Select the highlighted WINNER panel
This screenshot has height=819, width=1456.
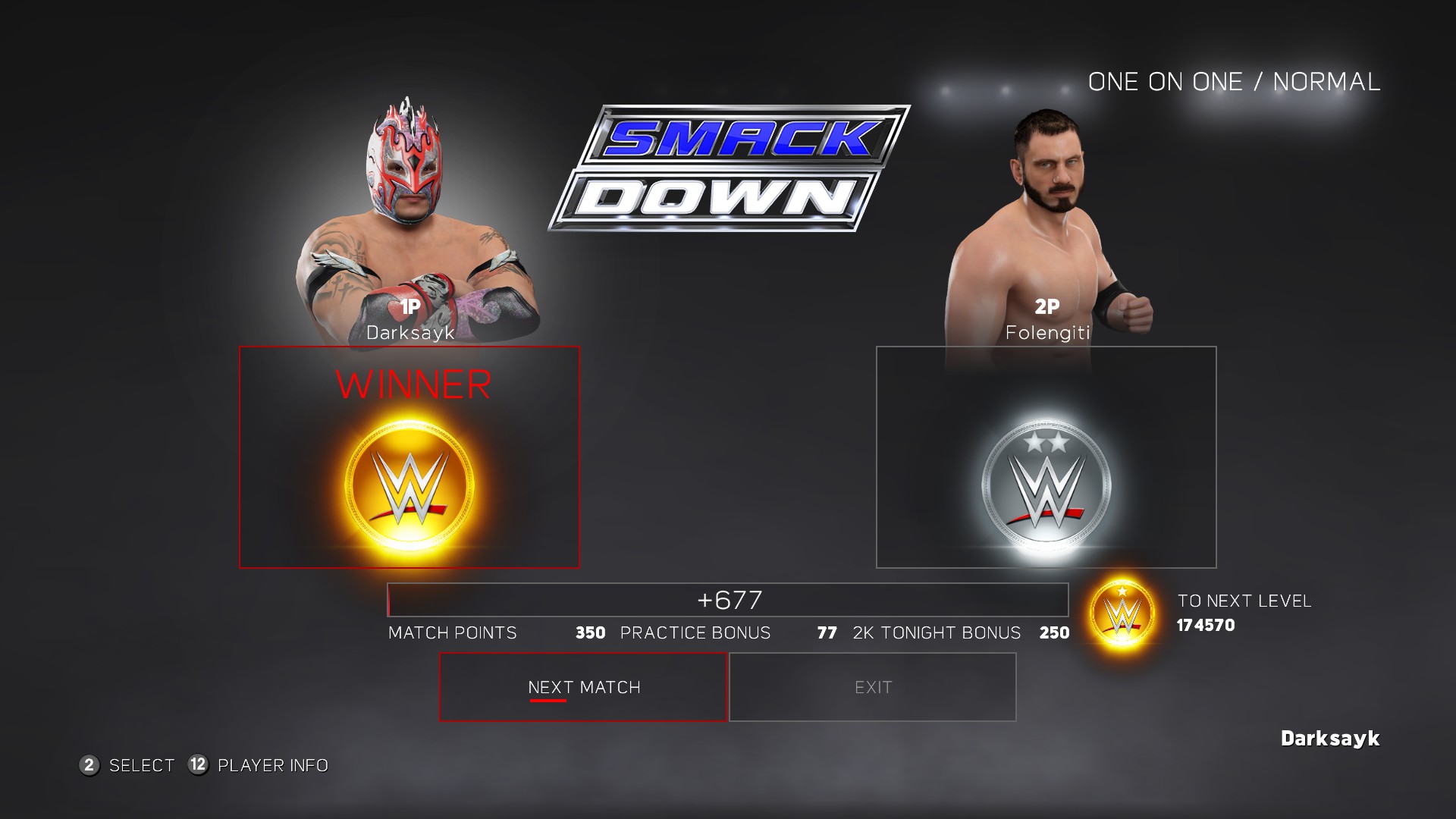click(409, 457)
